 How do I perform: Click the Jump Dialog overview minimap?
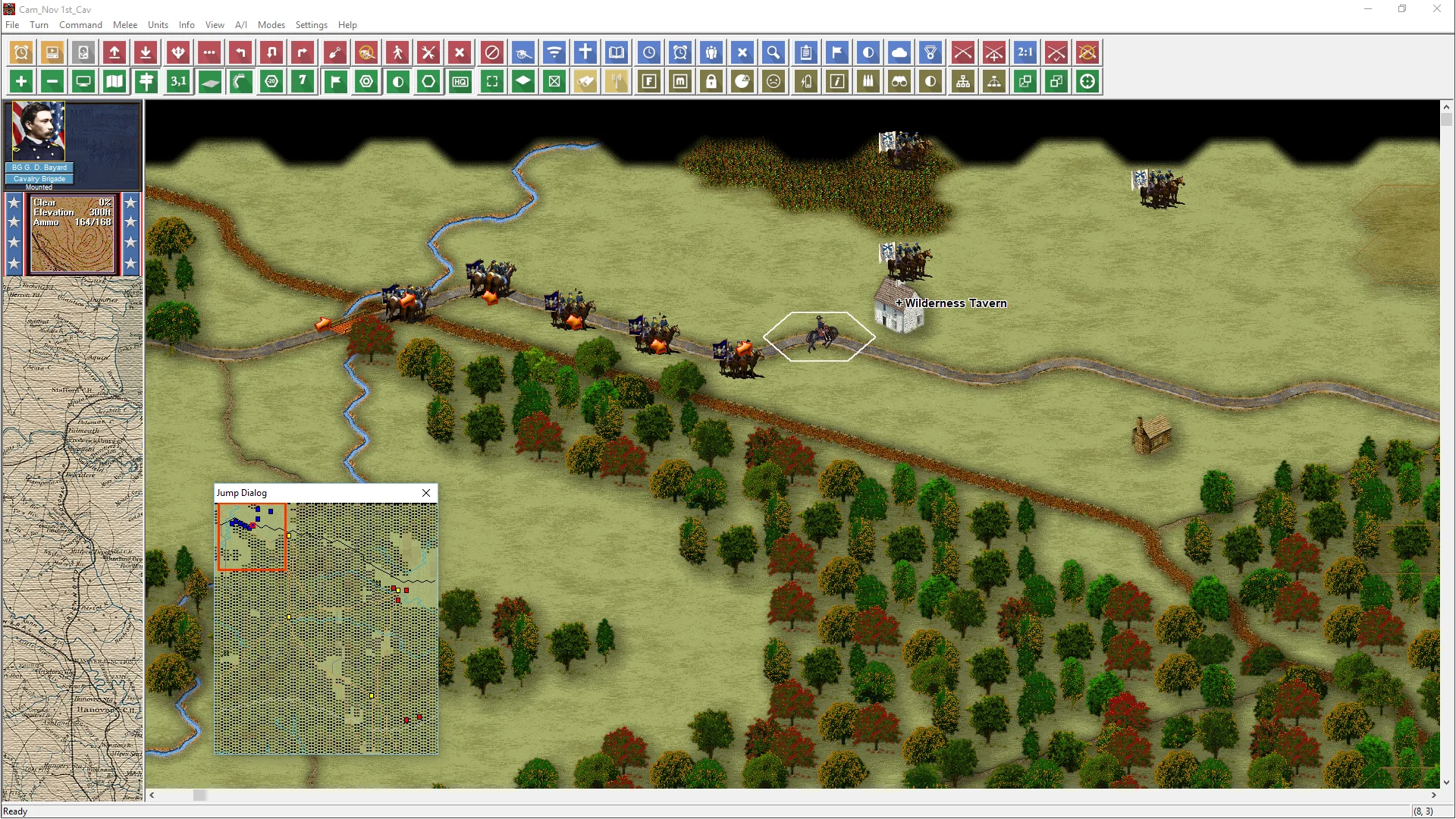[326, 628]
